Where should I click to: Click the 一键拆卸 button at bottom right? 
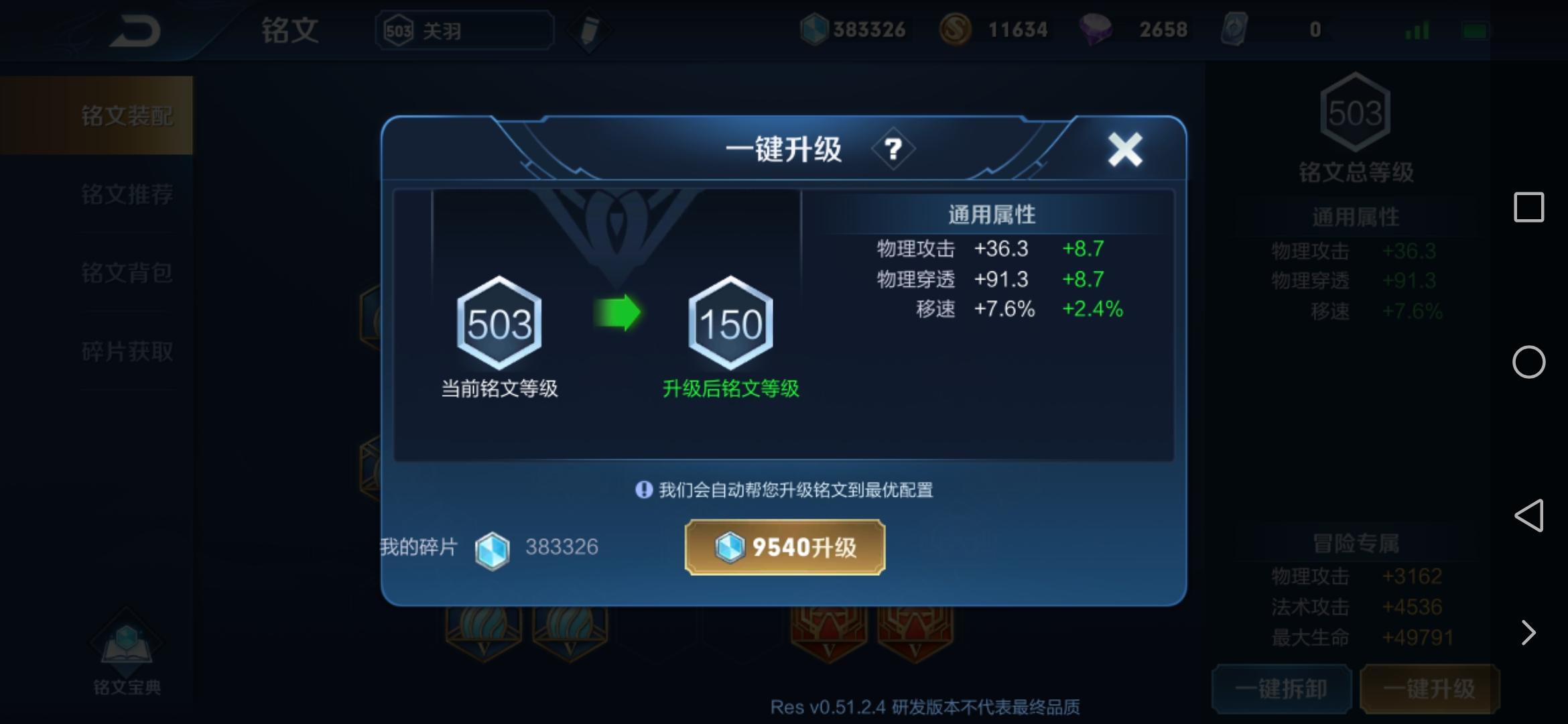(x=1281, y=688)
